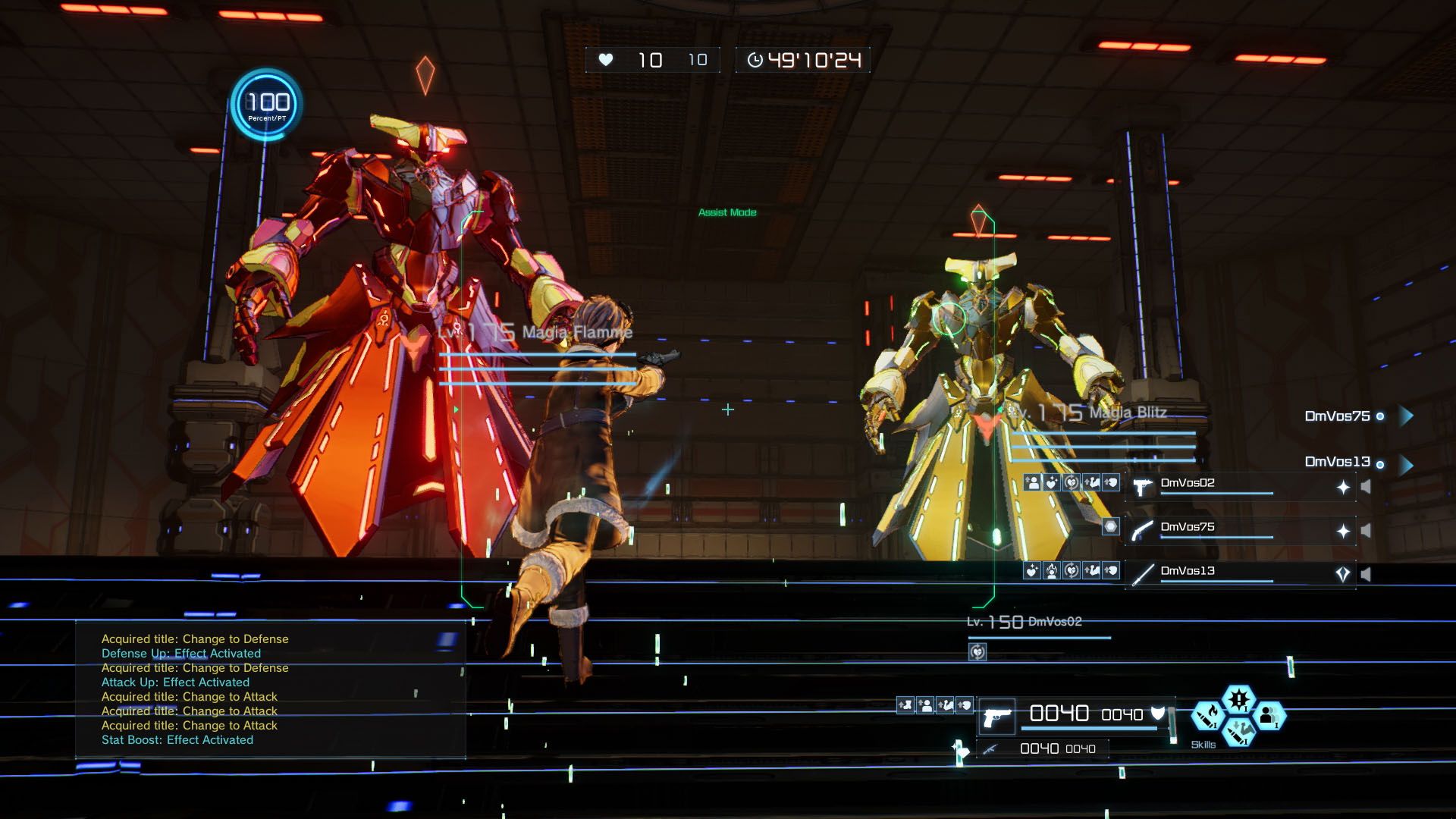Click the diamond indicator on DmVos13's slot
Viewport: 1456px width, 819px height.
pos(1344,574)
